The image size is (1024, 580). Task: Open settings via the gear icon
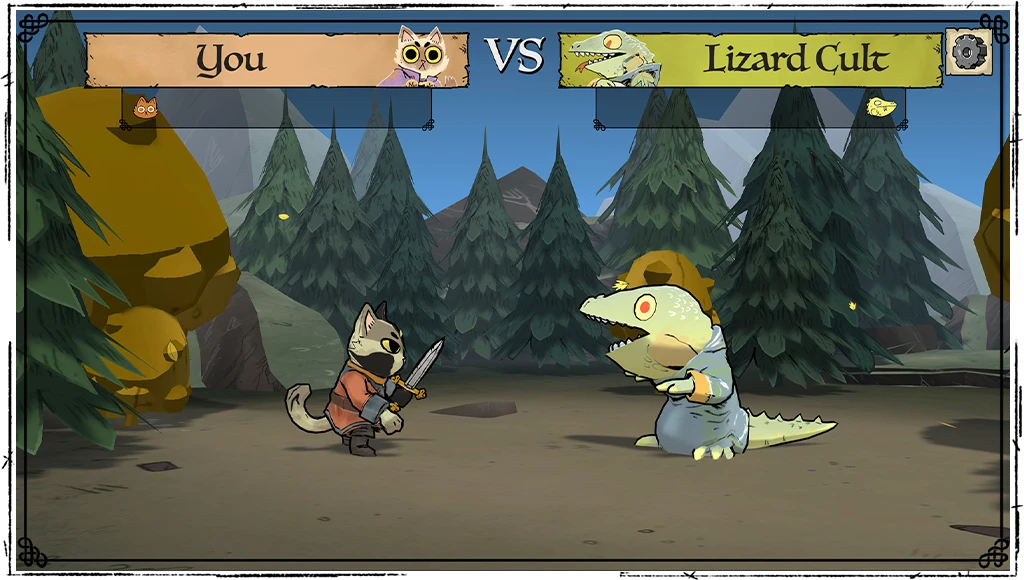(968, 52)
